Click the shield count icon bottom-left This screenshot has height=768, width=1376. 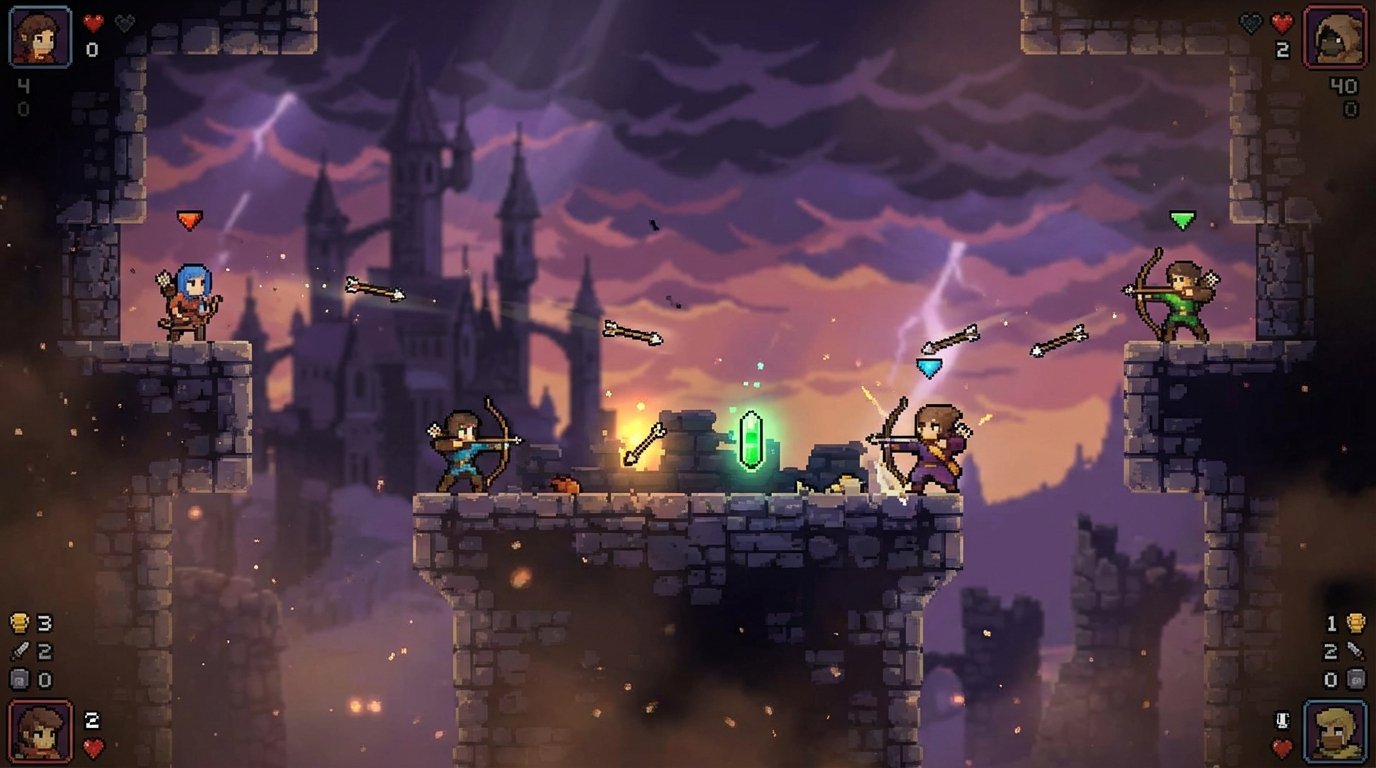click(20, 679)
